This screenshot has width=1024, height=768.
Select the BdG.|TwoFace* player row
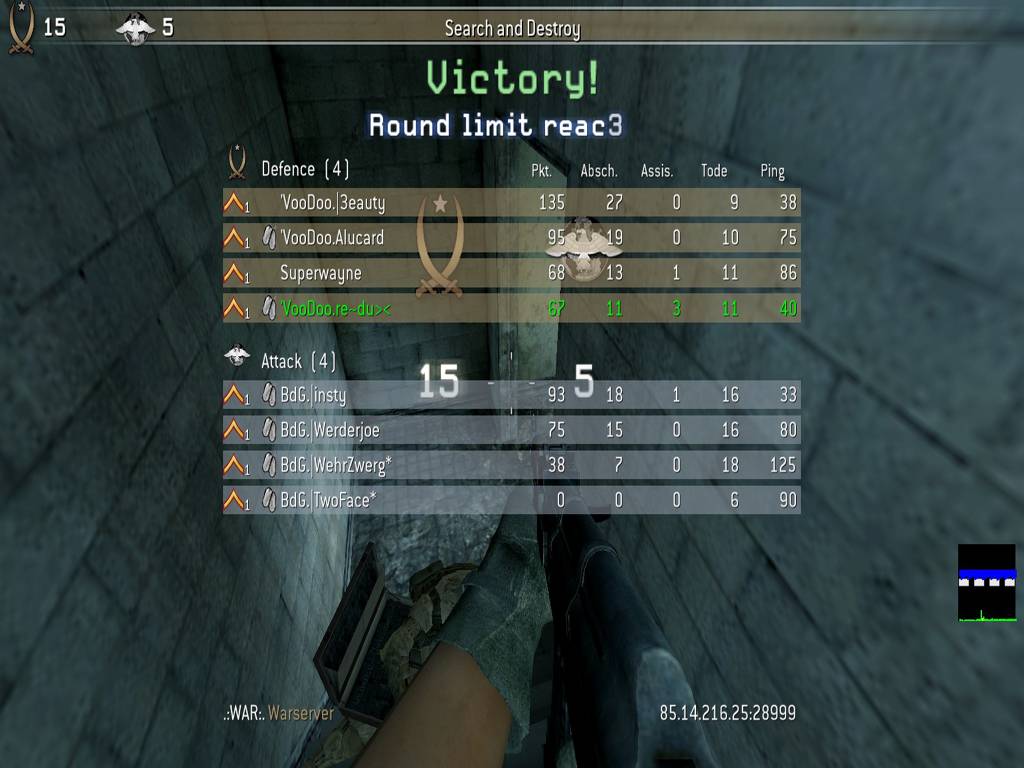(511, 500)
